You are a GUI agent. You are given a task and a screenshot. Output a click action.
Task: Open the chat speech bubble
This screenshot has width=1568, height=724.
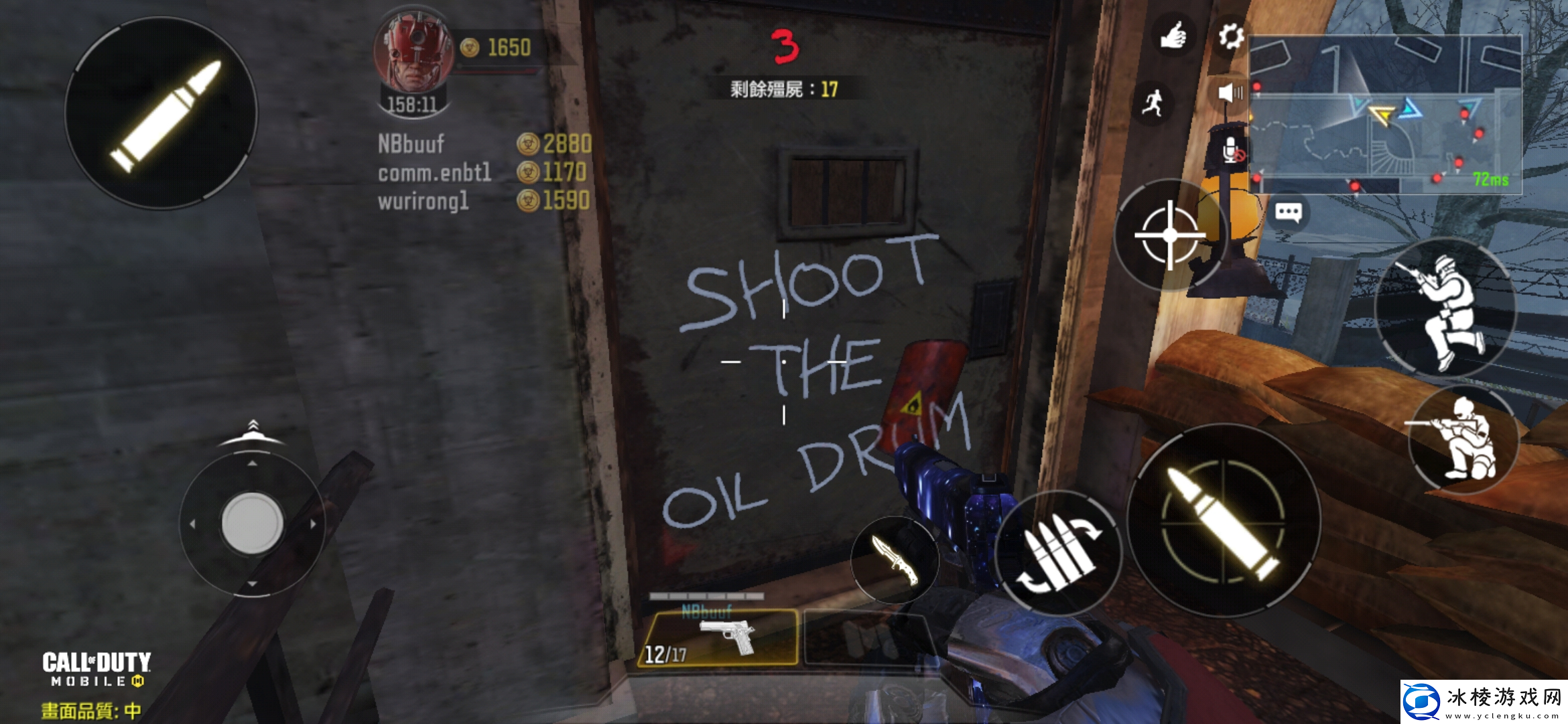[1288, 213]
